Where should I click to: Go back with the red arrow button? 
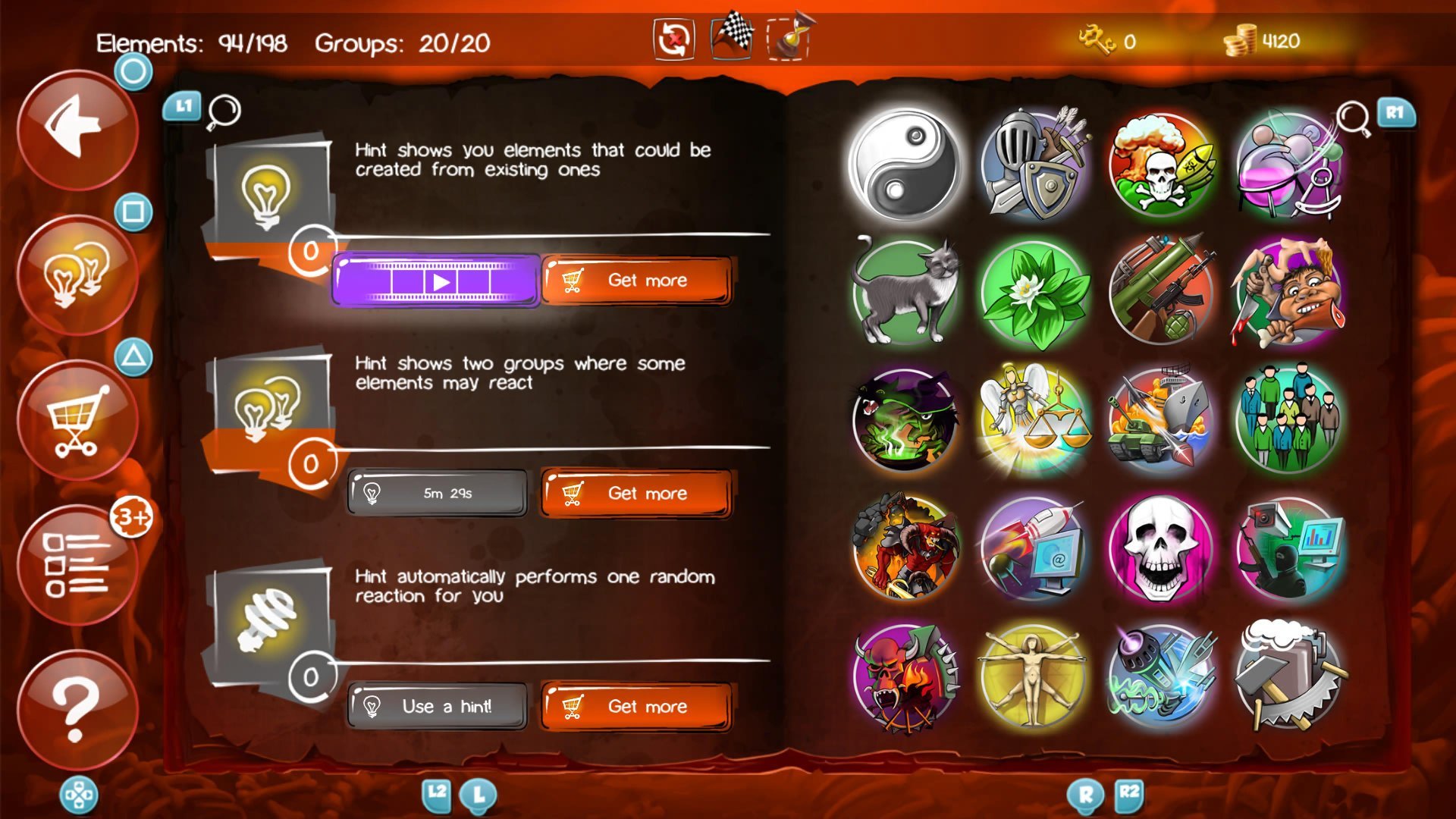77,129
